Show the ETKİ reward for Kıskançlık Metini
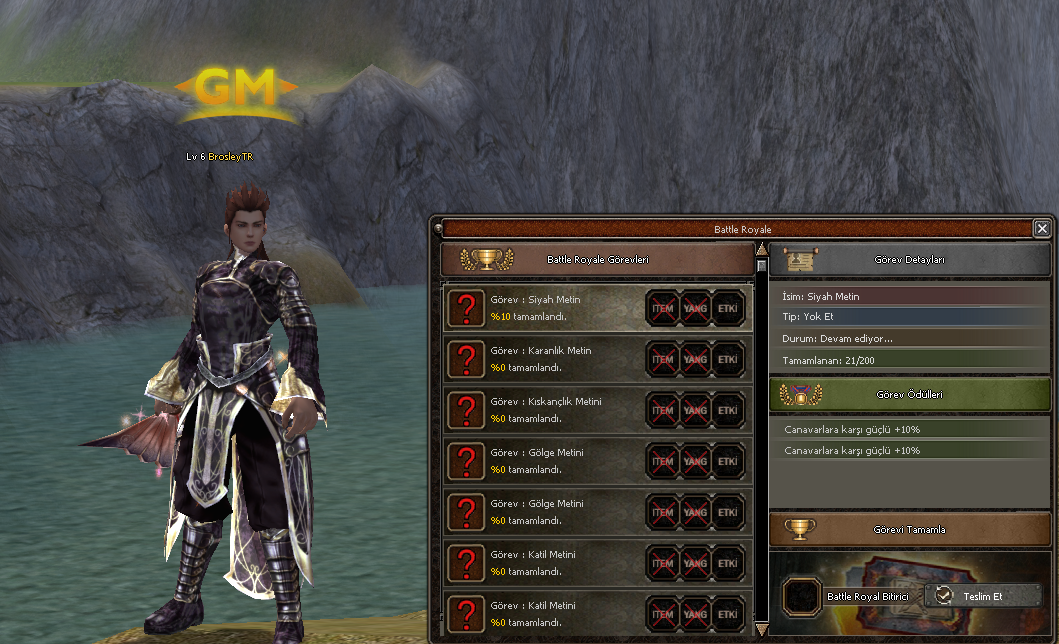The height and width of the screenshot is (644, 1059). (x=728, y=411)
